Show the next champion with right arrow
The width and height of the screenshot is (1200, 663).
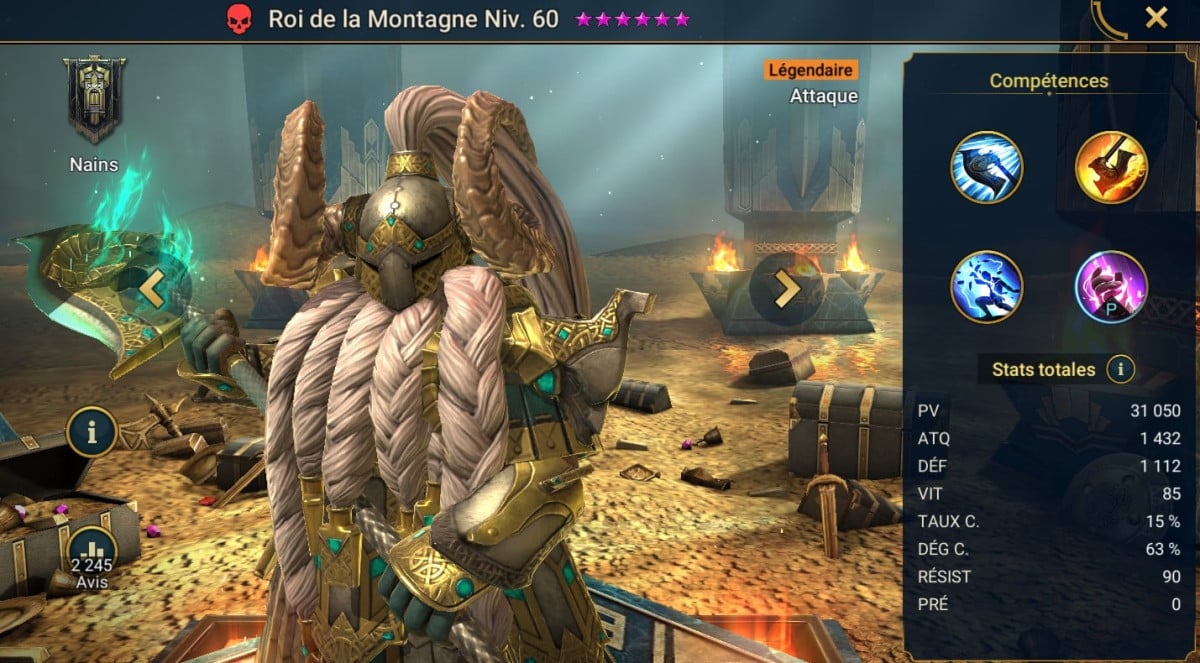click(787, 288)
